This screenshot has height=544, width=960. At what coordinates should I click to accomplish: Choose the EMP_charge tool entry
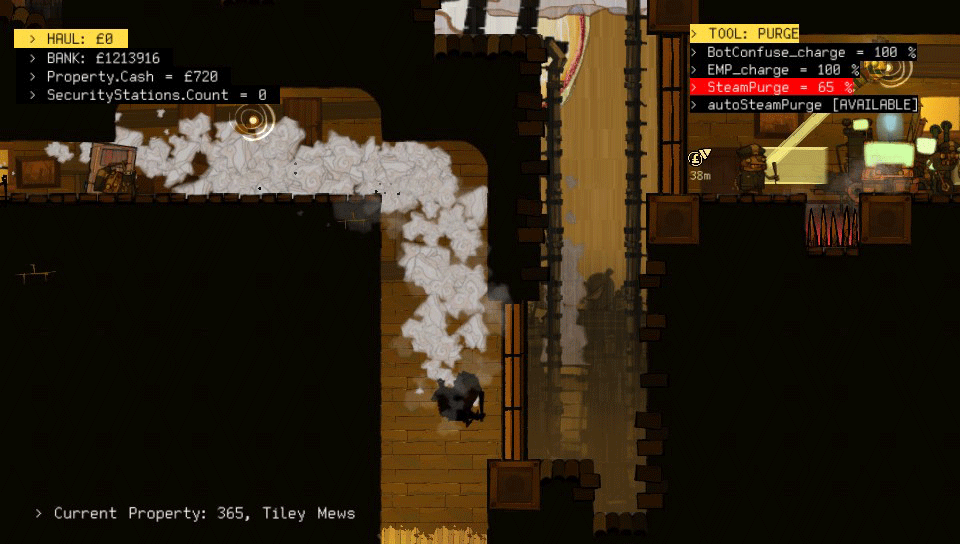click(x=776, y=70)
